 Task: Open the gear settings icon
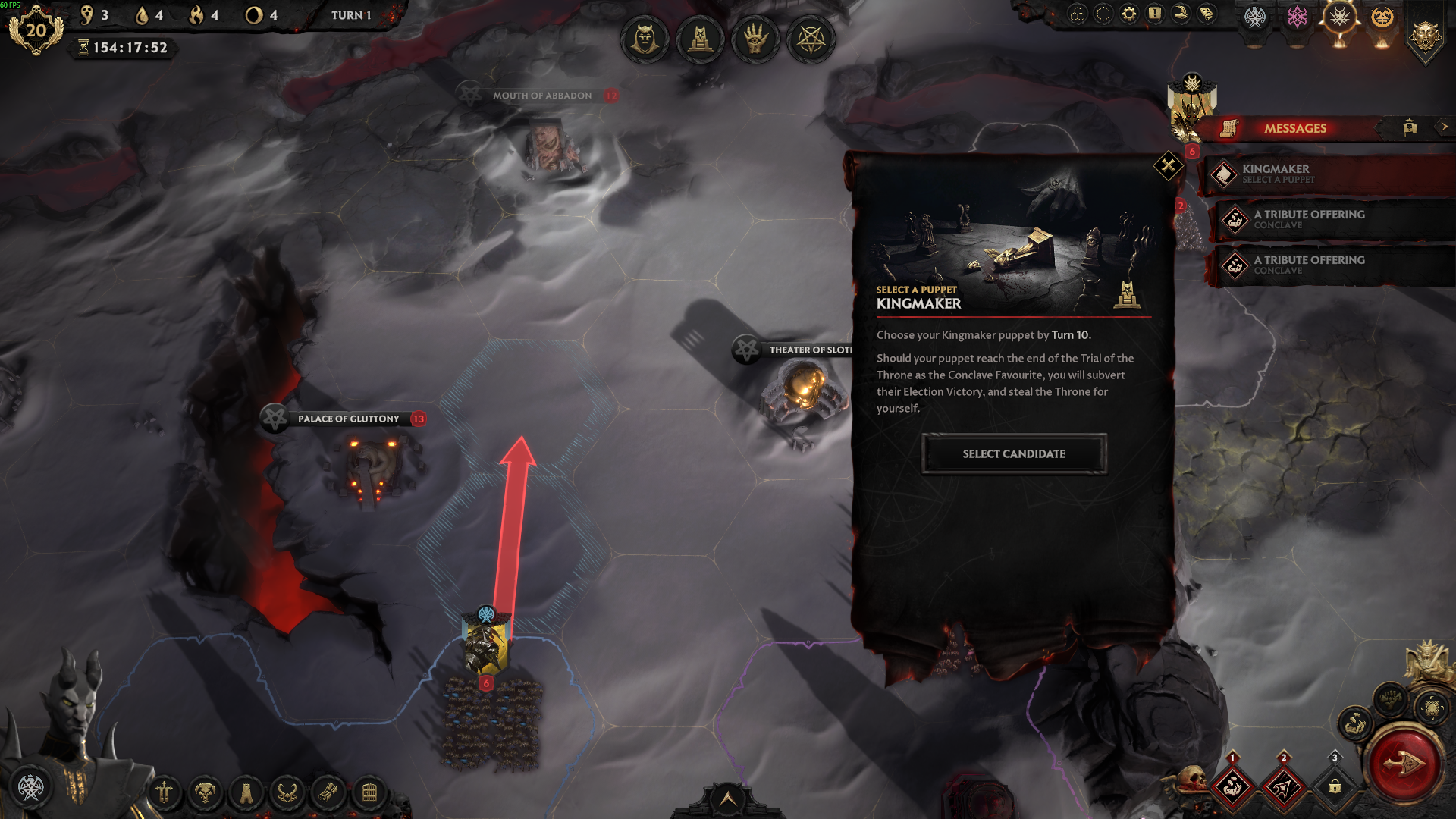click(x=1129, y=14)
